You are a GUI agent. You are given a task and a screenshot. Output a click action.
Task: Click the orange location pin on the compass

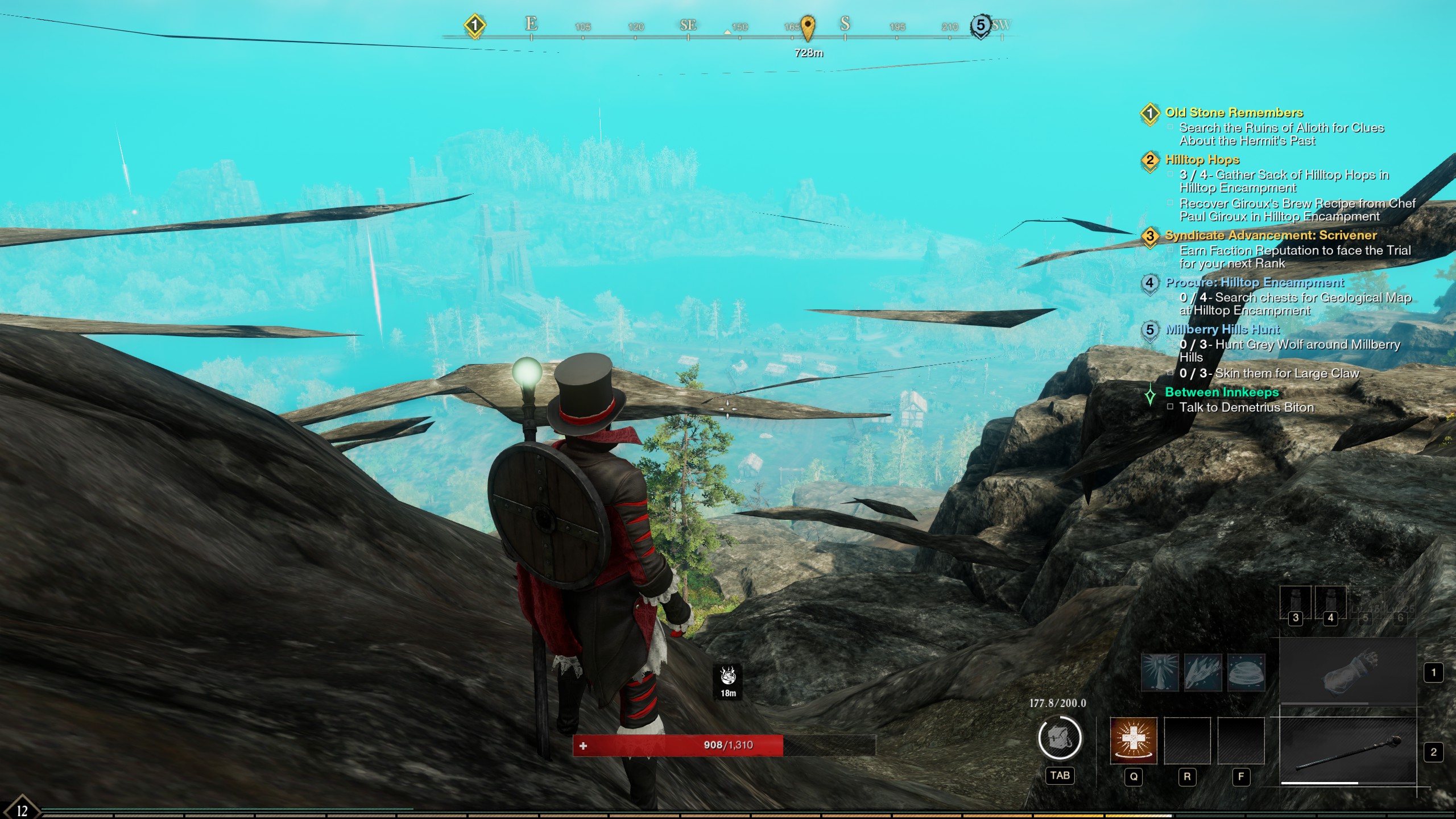point(808,27)
